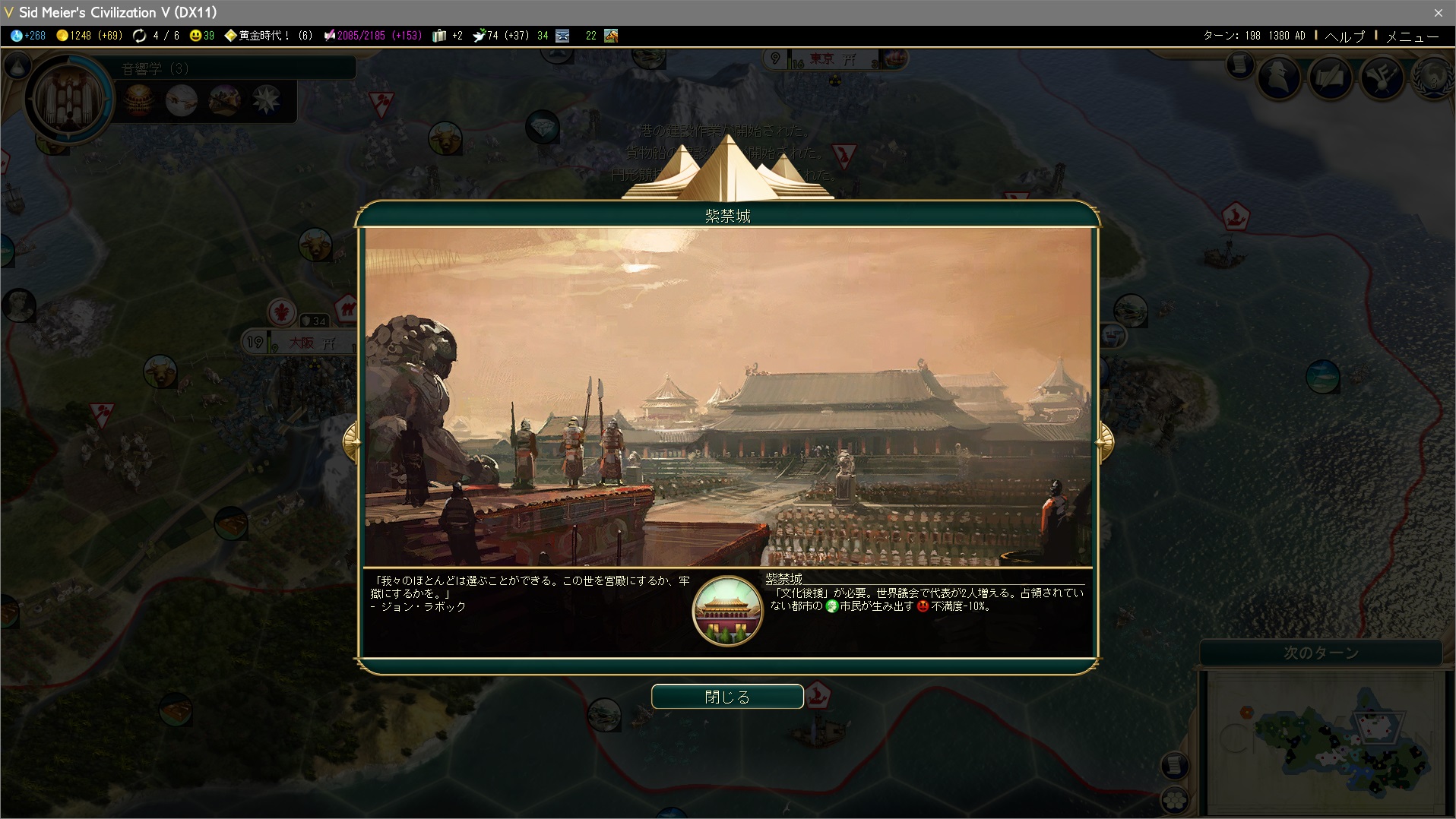
Task: Click the 次のターン next turn button
Action: tap(1321, 653)
